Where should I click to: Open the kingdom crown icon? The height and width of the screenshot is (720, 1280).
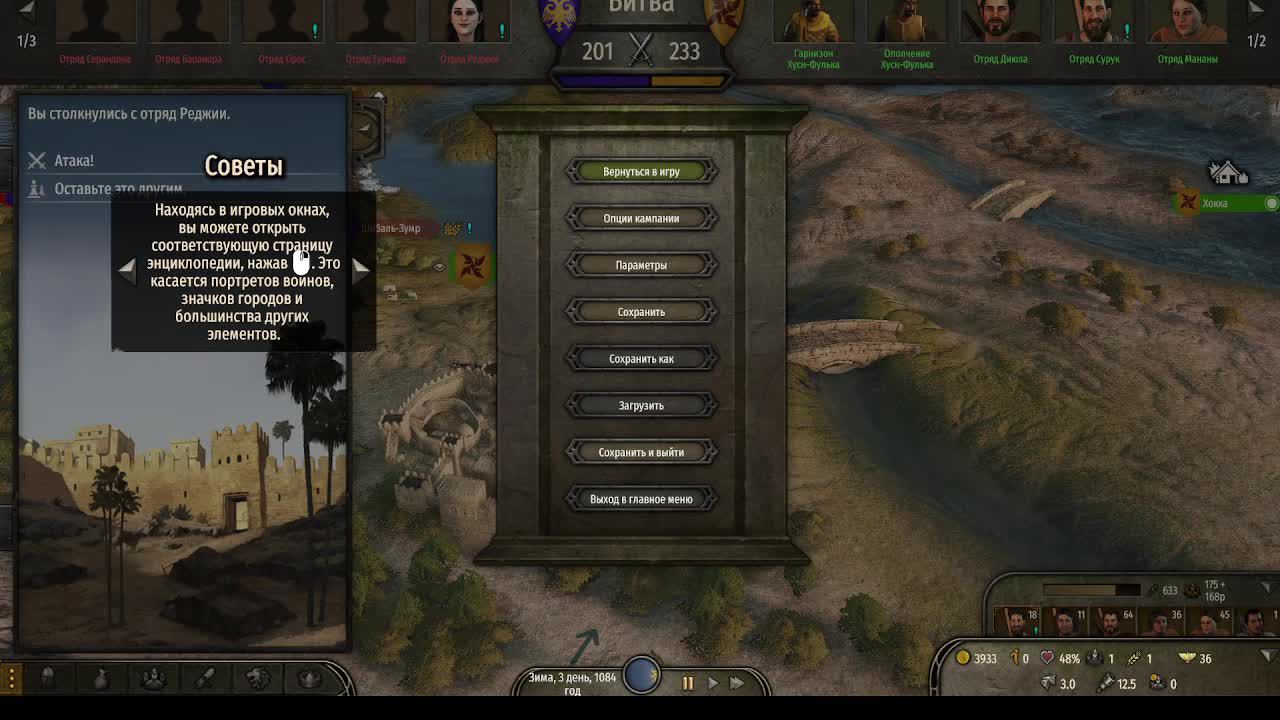click(307, 678)
